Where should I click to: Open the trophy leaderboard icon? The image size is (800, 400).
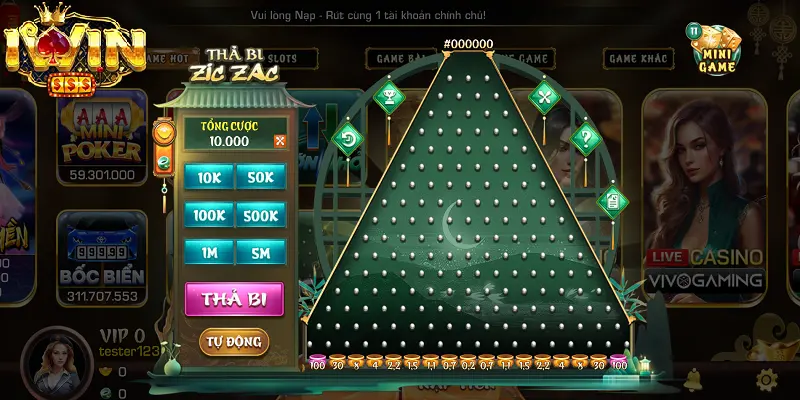[x=388, y=96]
